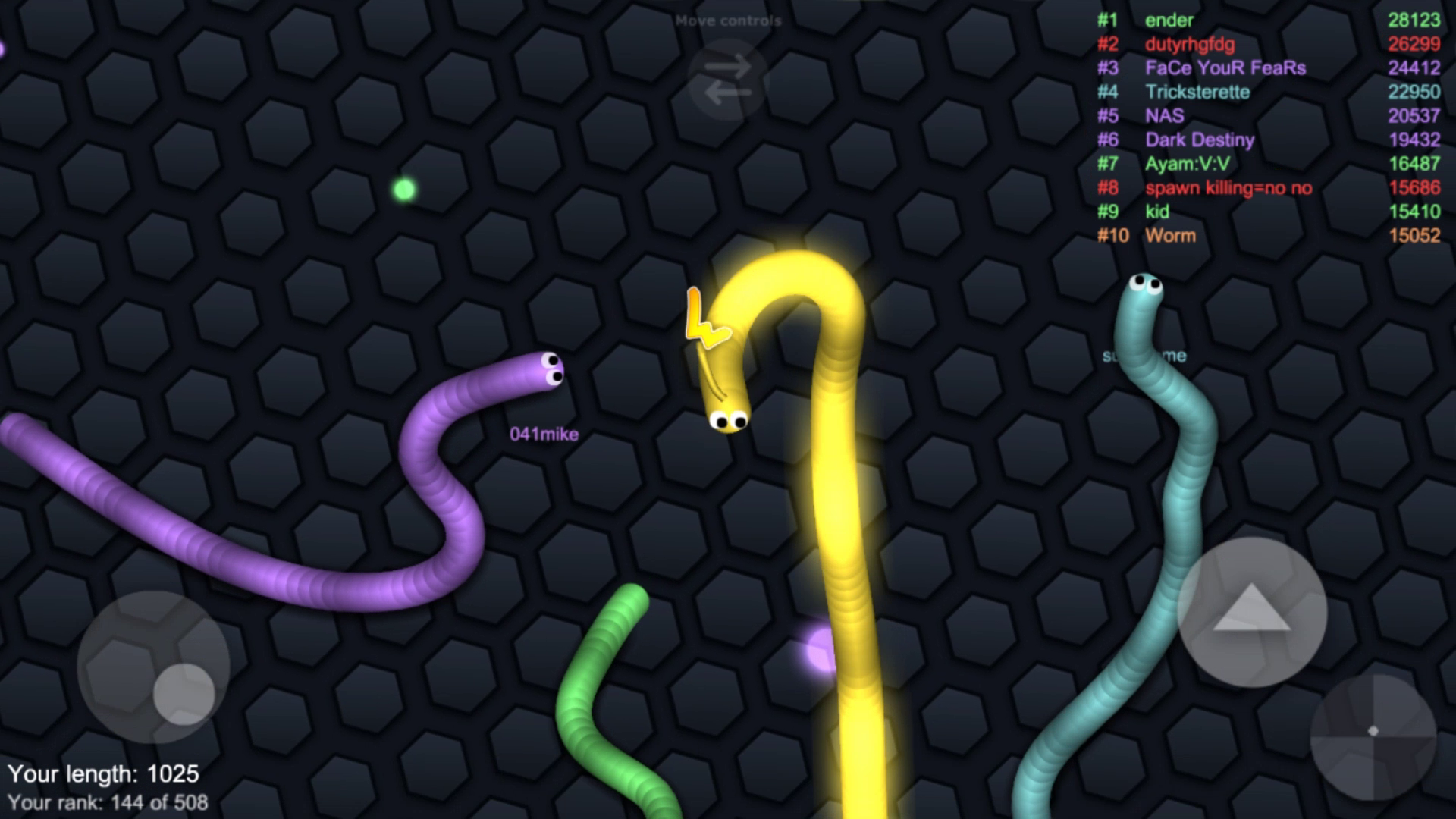Tap the faded dot top left corner
Viewport: 1456px width, 819px height.
point(3,47)
